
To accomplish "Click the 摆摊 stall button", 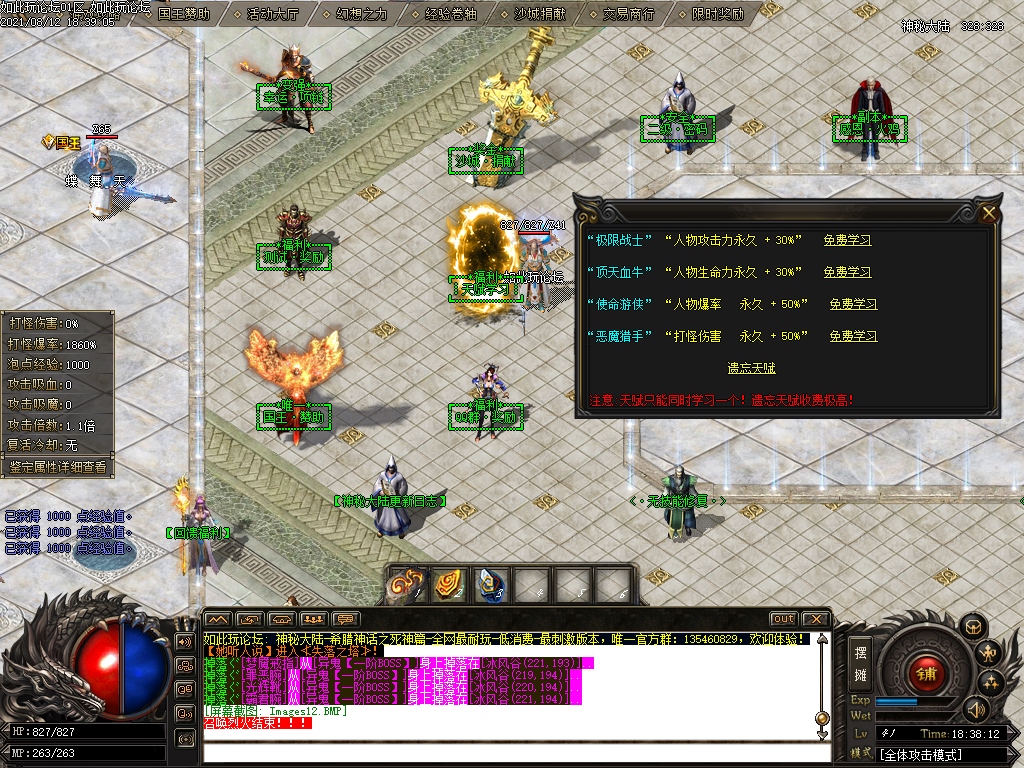I will 860,661.
